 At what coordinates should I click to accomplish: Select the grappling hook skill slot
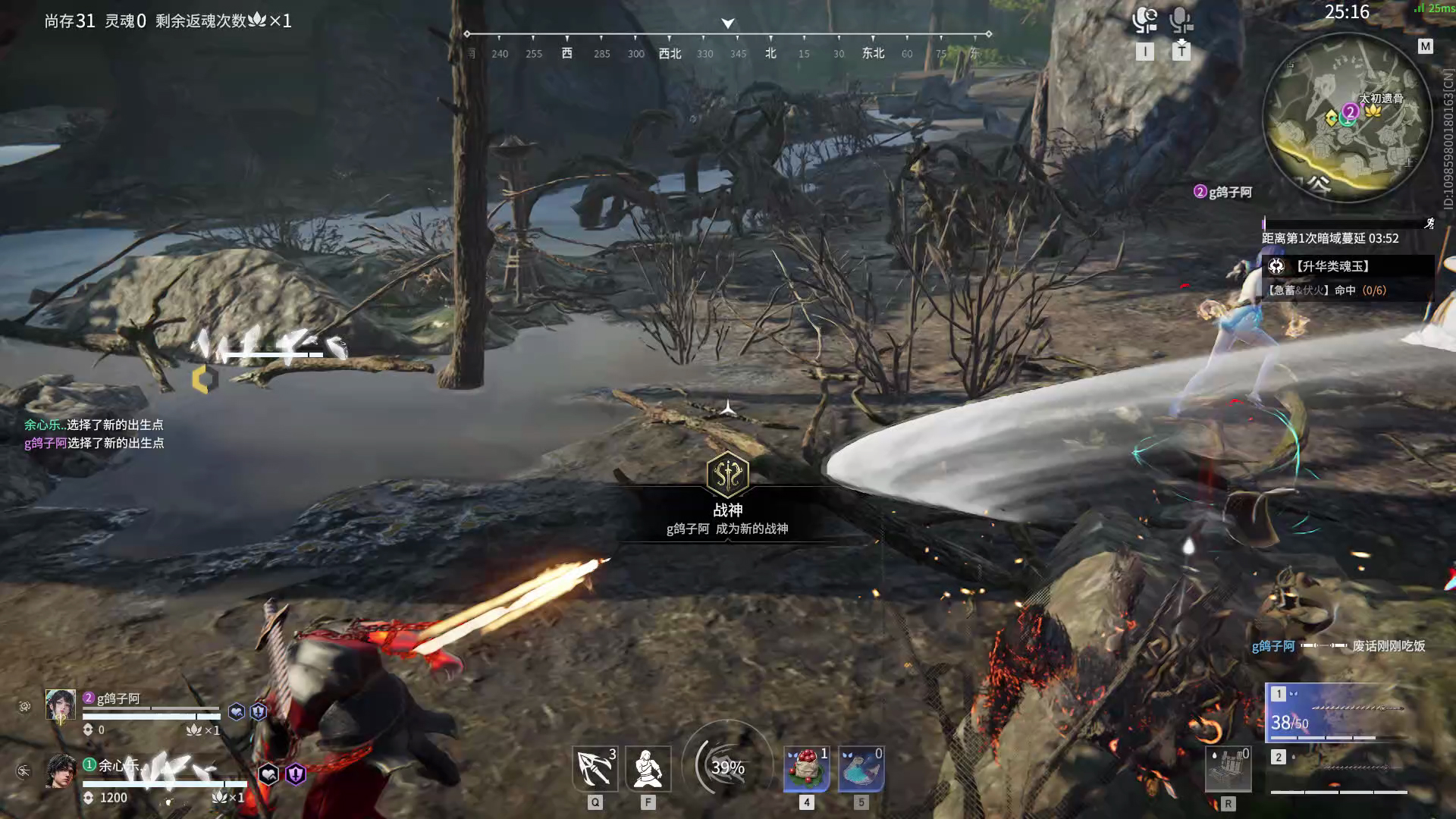595,768
